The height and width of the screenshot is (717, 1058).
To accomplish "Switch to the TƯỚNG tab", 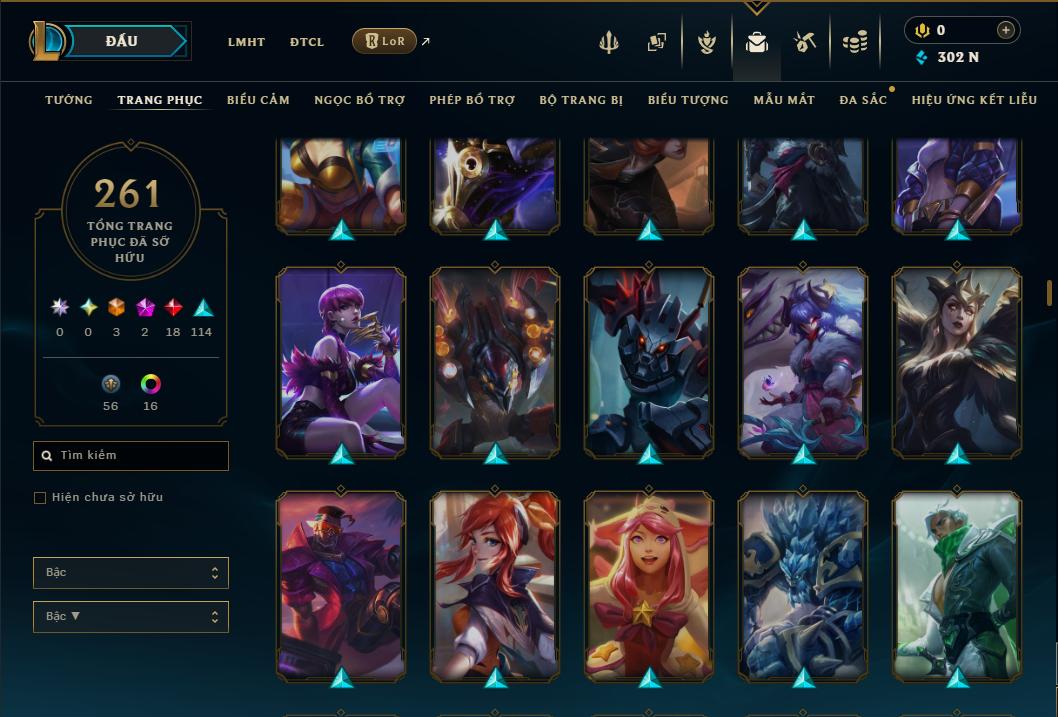I will (x=69, y=100).
